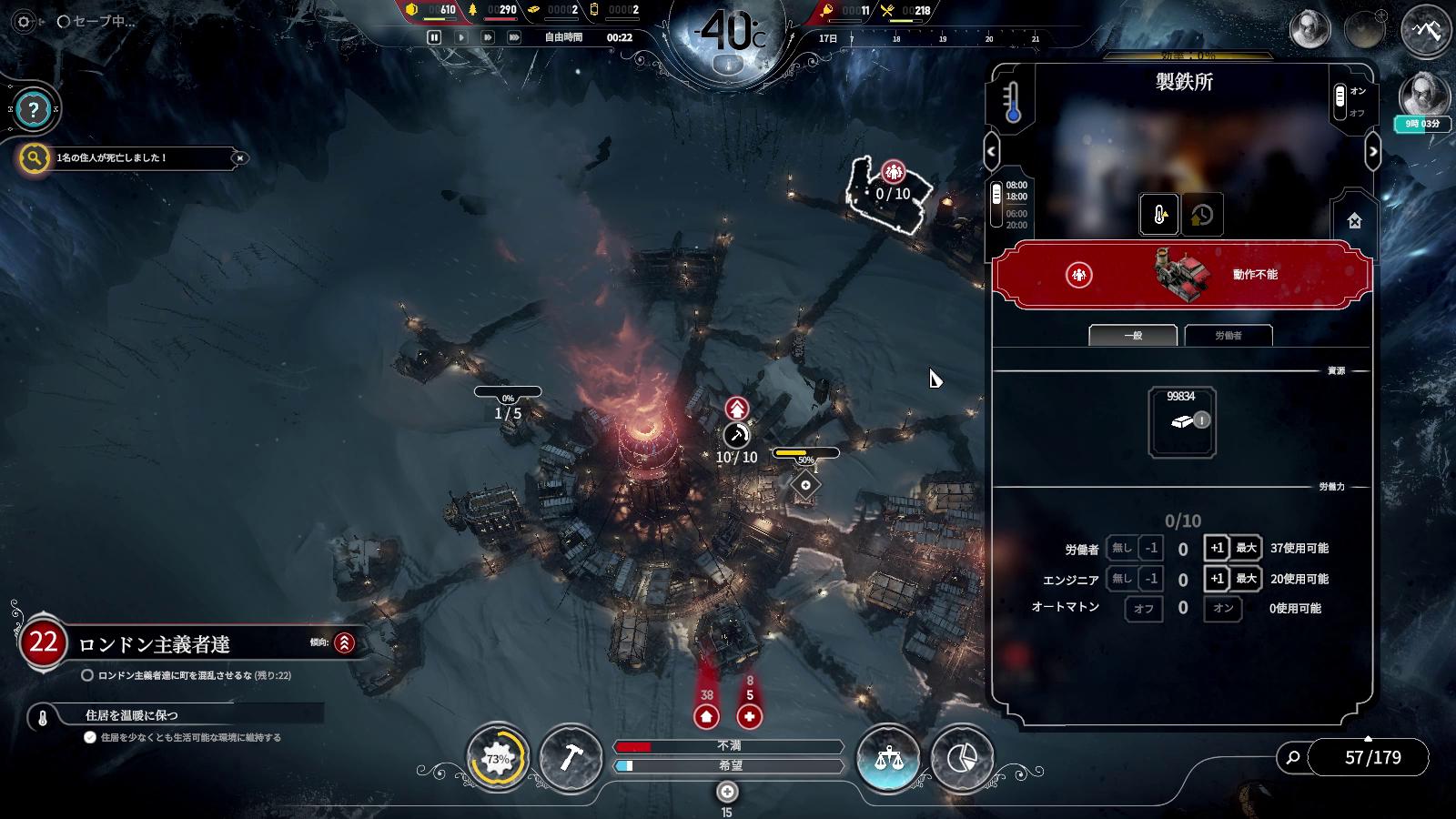The width and height of the screenshot is (1456, 819).
Task: Activate the steelworks heater icon
Action: pyautogui.click(x=1158, y=216)
